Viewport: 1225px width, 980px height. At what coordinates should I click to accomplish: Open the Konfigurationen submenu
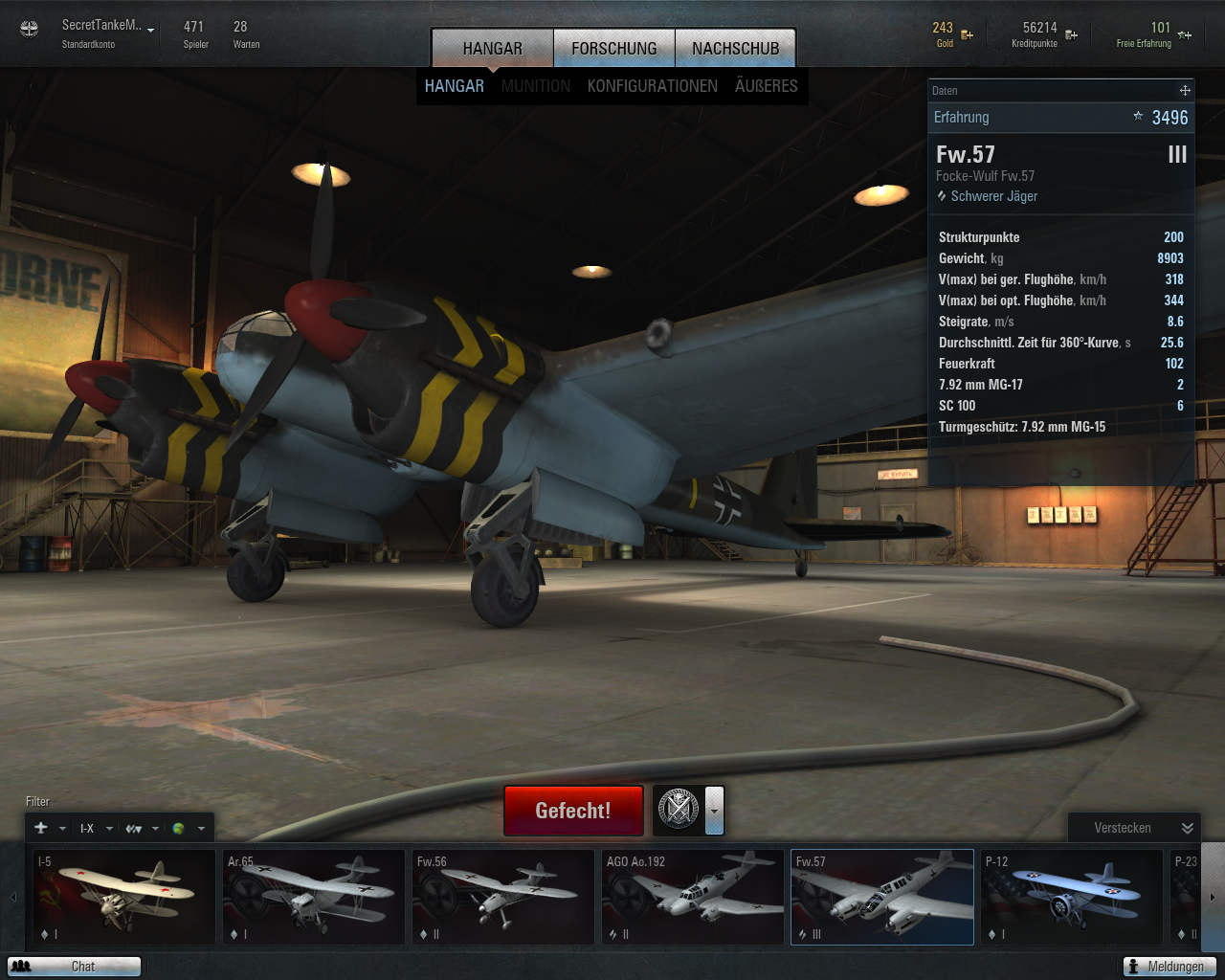point(652,86)
